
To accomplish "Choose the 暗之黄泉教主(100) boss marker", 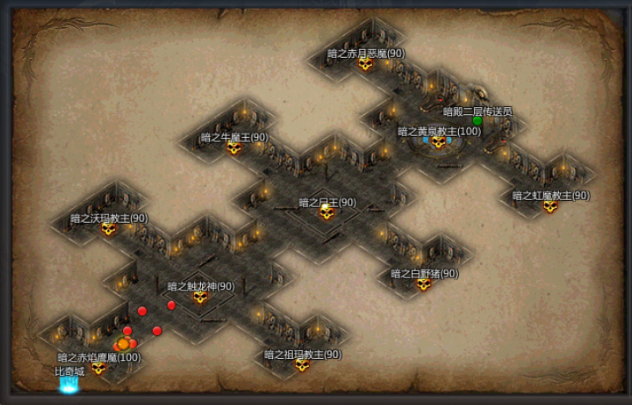I will tap(438, 142).
